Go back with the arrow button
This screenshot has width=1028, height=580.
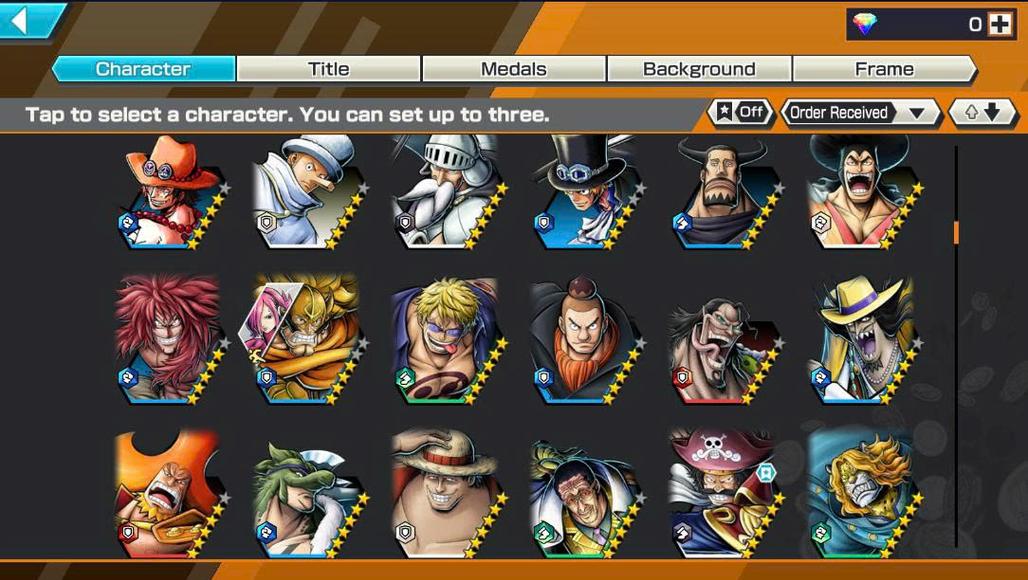coord(30,19)
